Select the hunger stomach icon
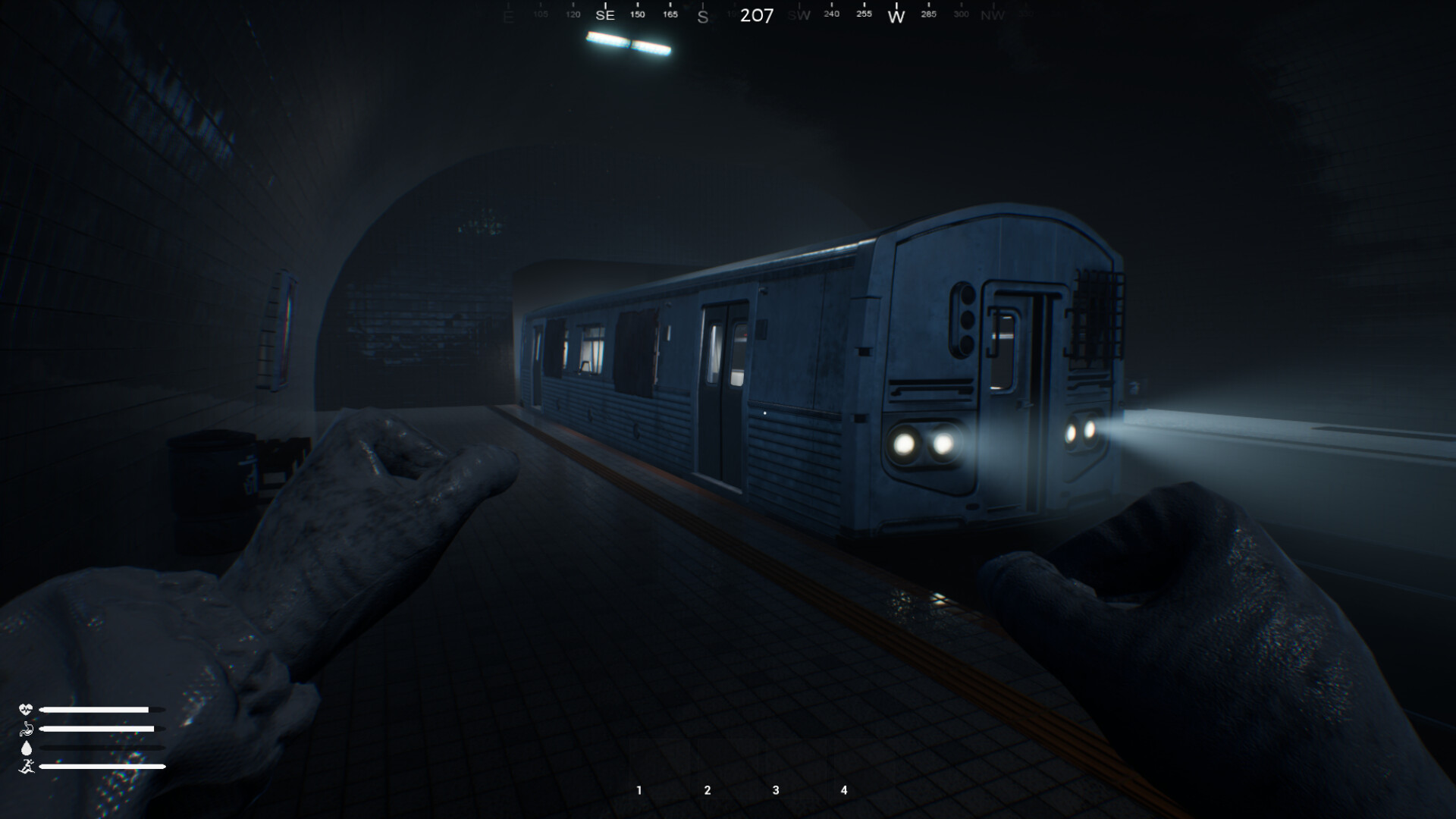 (x=26, y=728)
